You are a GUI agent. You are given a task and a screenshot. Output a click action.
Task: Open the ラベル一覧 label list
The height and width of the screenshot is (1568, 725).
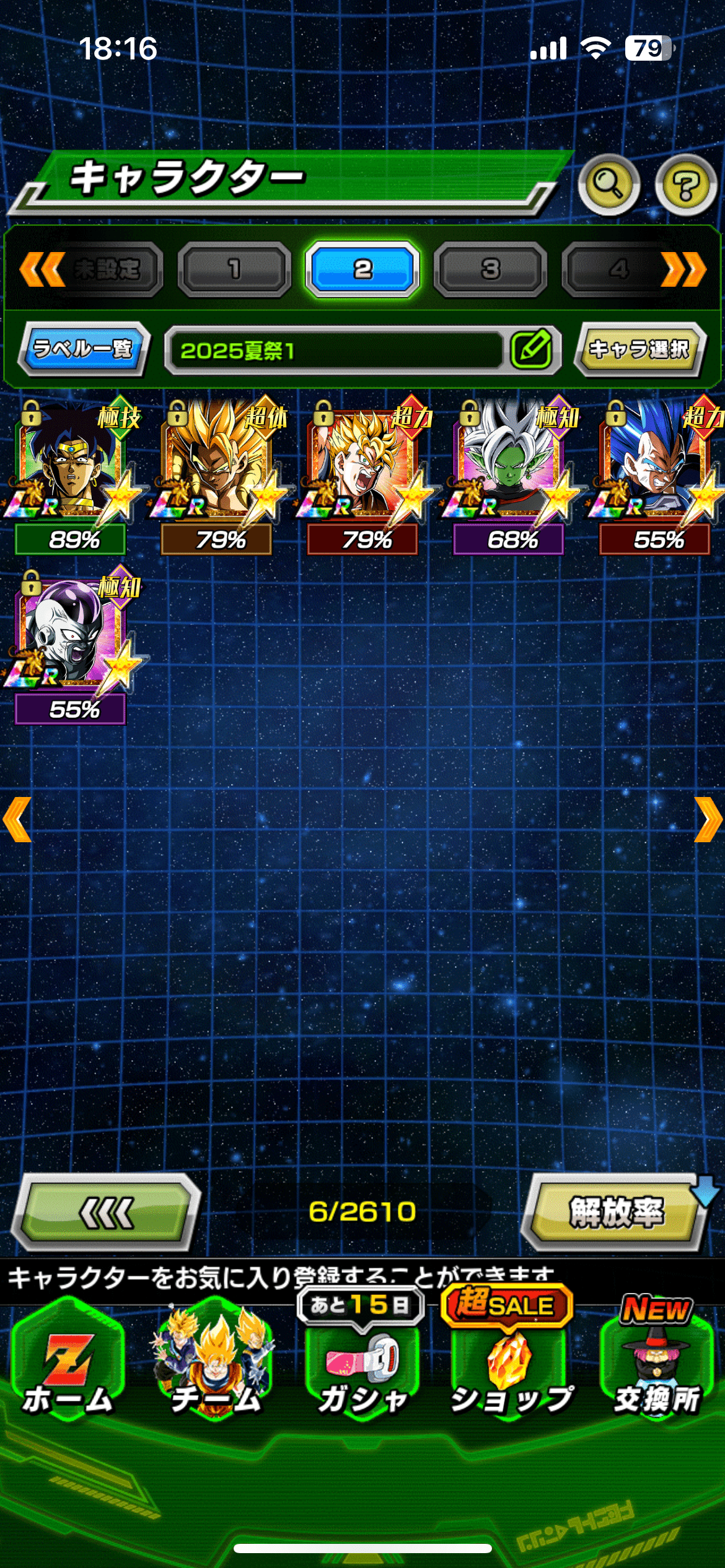[x=84, y=349]
